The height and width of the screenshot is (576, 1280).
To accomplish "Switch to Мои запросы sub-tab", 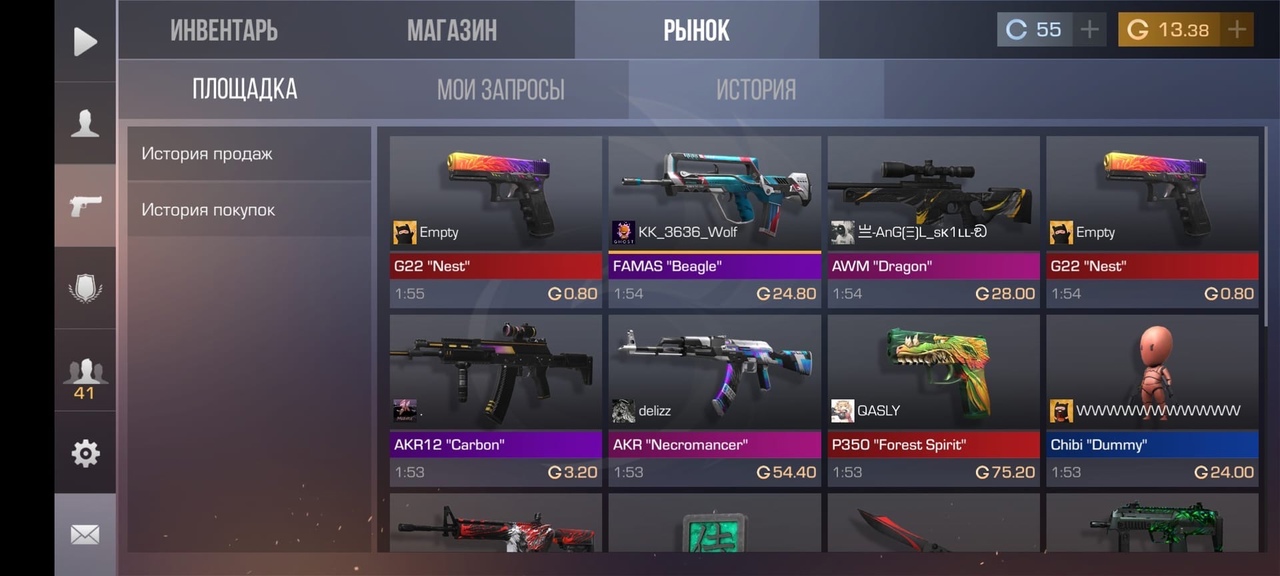I will pos(500,90).
